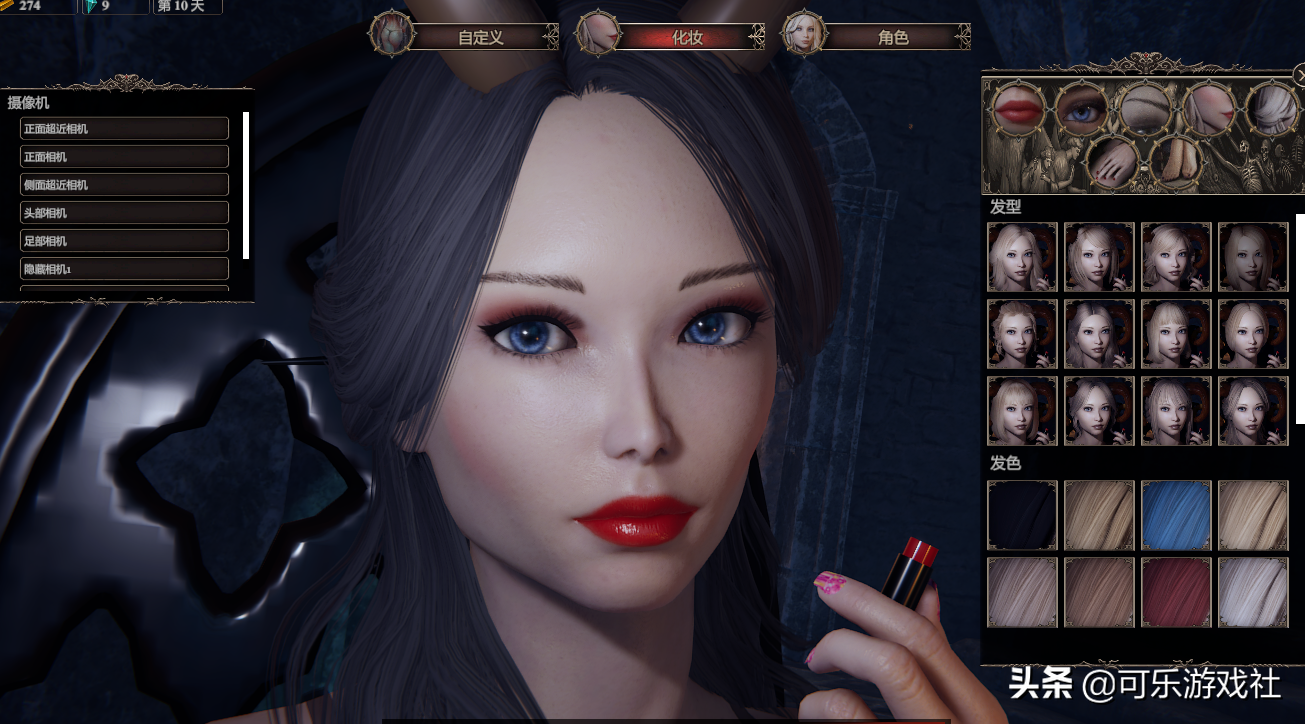Switch to the 角色 character tab
This screenshot has width=1305, height=724.
click(892, 38)
